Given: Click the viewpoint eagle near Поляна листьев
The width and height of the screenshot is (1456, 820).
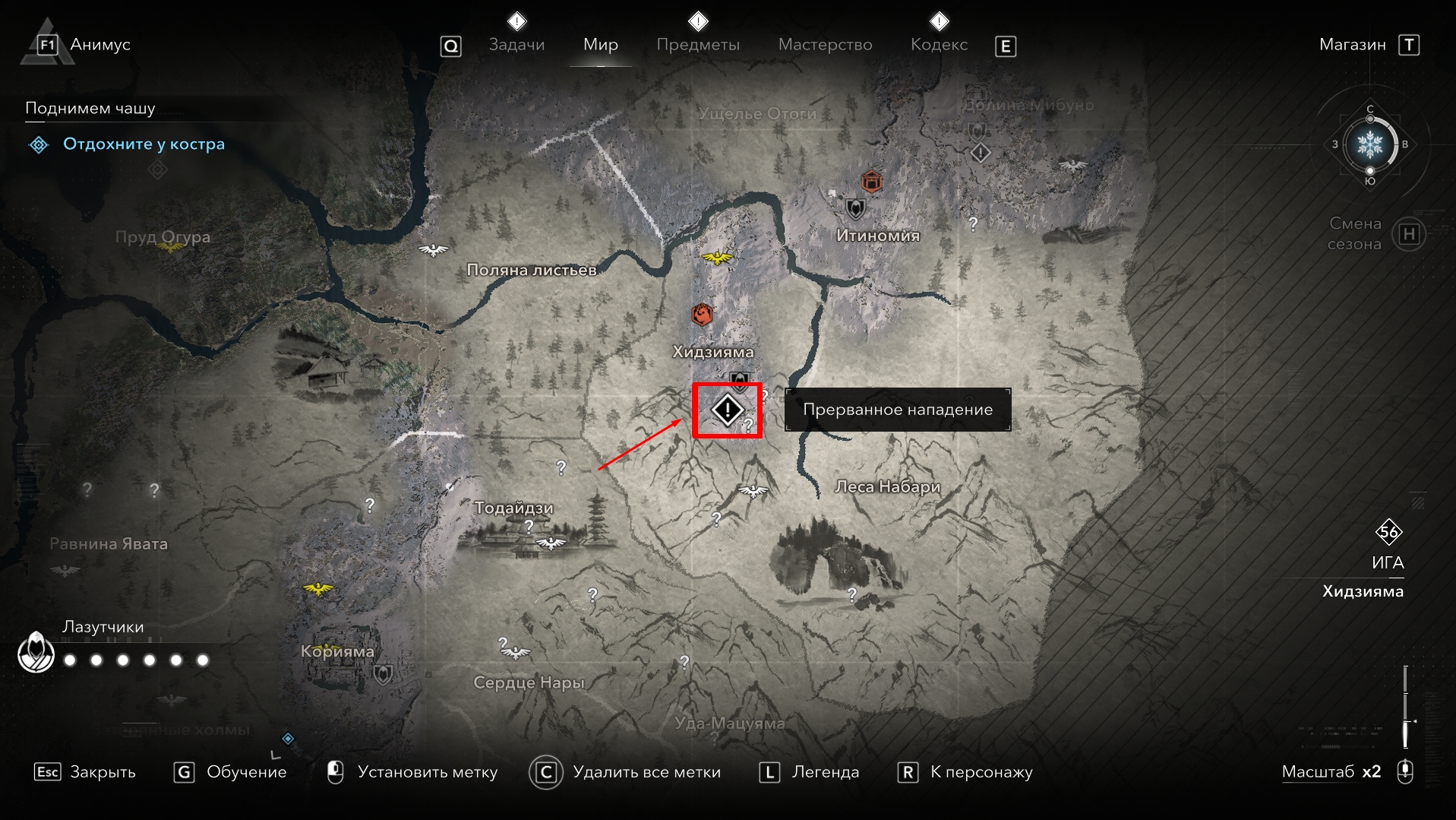Looking at the screenshot, I should point(433,249).
